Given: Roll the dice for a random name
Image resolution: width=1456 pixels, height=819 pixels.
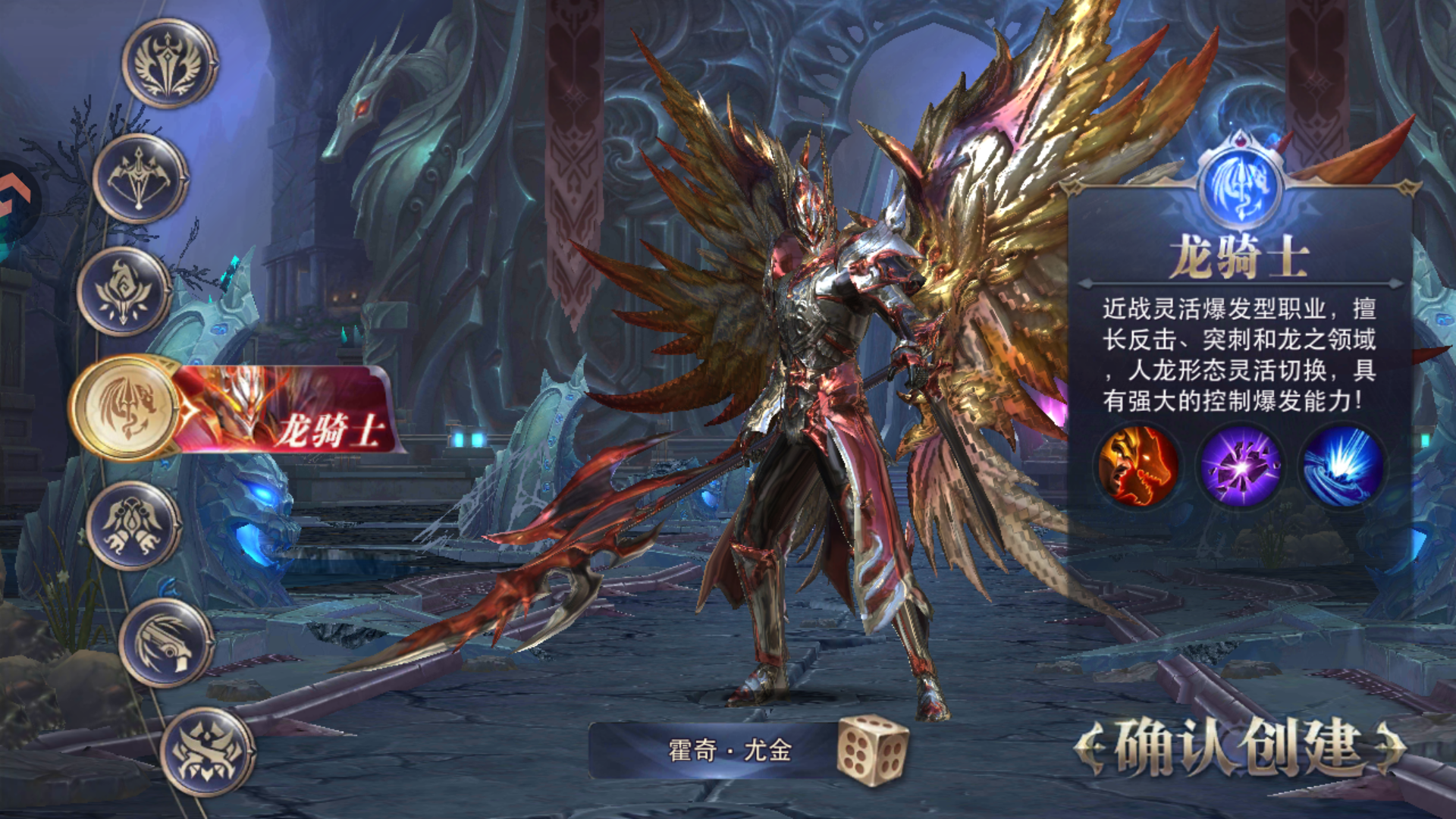Looking at the screenshot, I should pyautogui.click(x=871, y=749).
